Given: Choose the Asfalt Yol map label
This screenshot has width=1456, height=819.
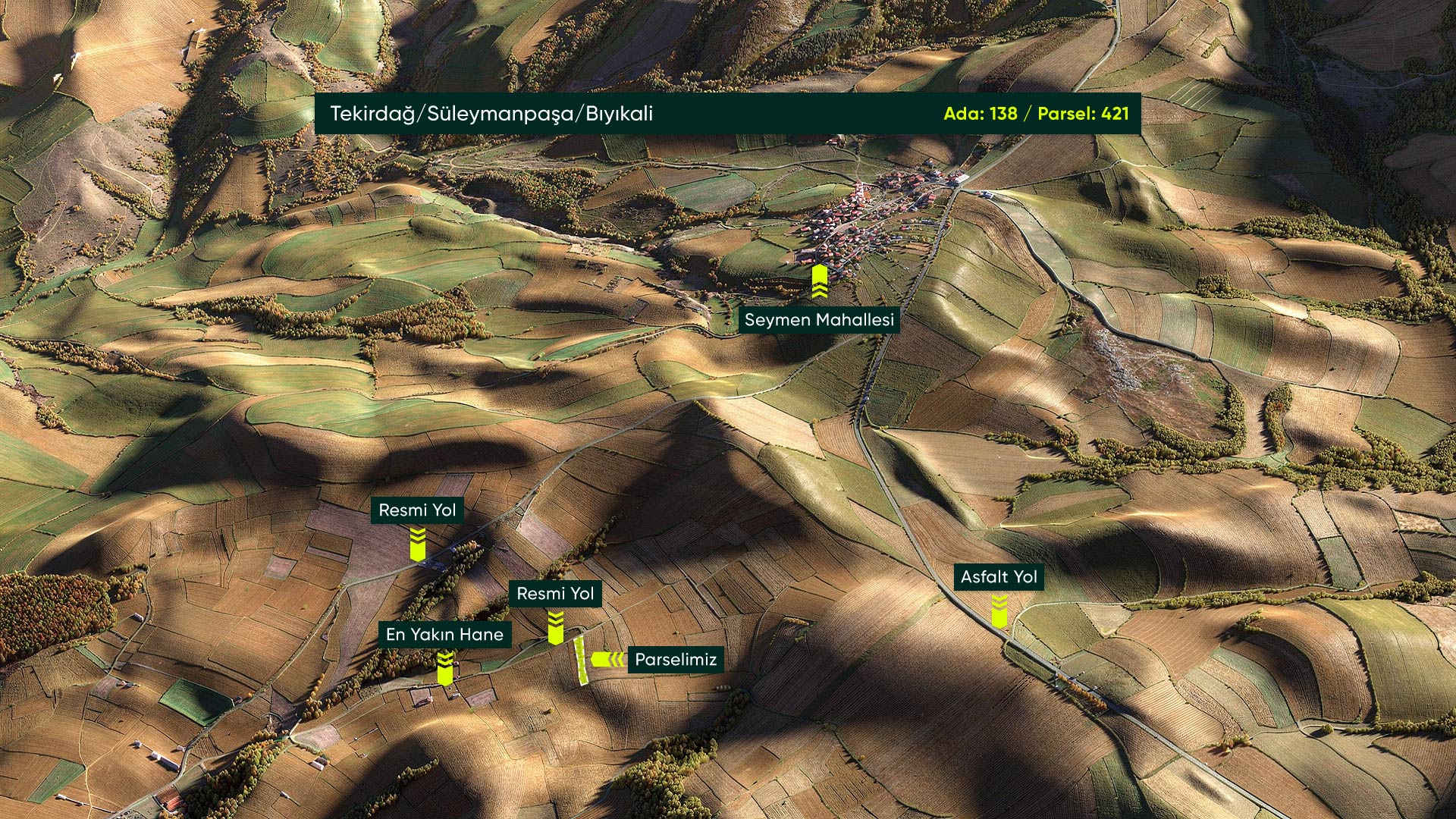Looking at the screenshot, I should click(x=999, y=577).
